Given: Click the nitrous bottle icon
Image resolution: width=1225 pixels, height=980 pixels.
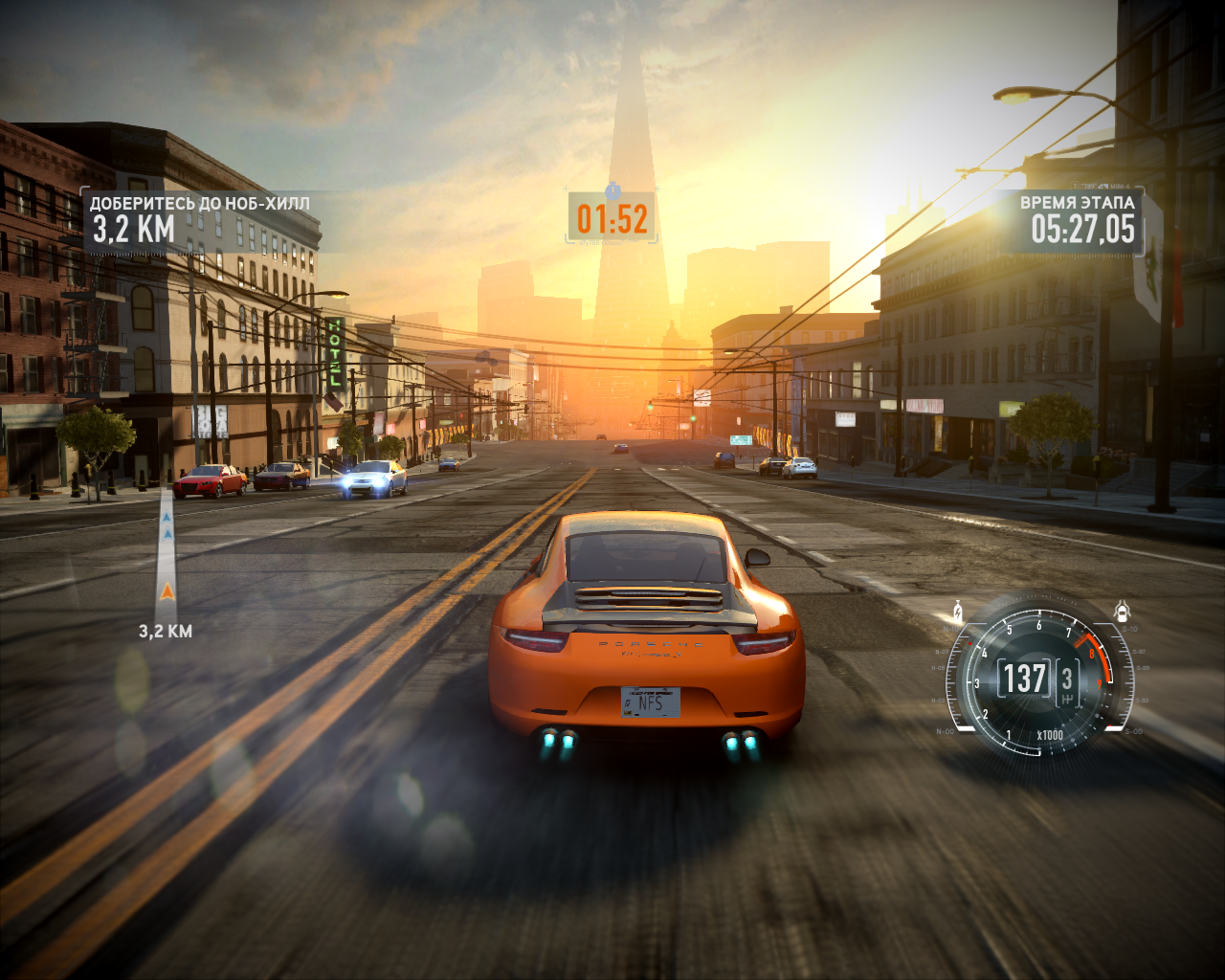Looking at the screenshot, I should pos(956,611).
